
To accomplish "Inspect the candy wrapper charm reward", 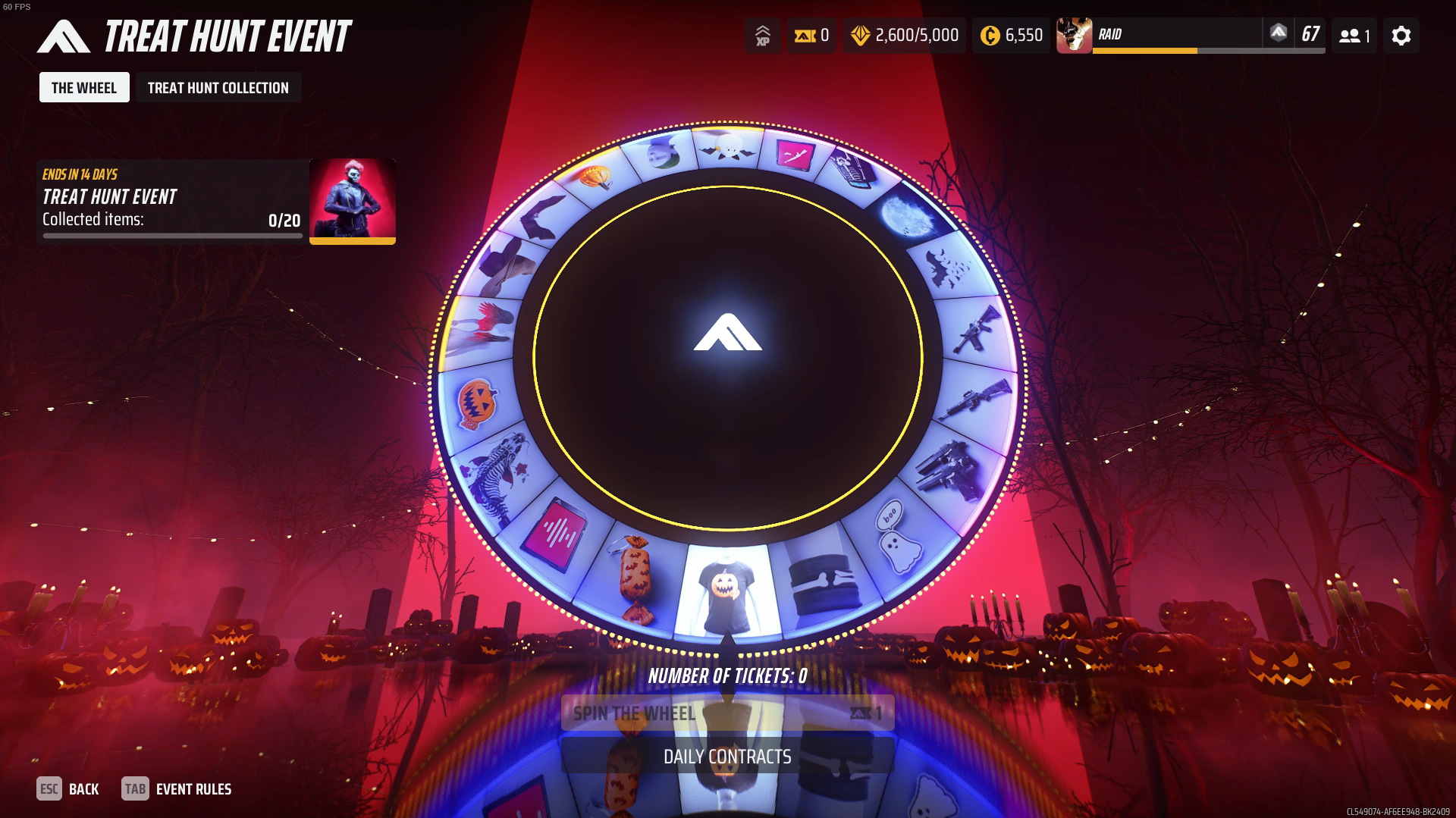I will pos(634,578).
